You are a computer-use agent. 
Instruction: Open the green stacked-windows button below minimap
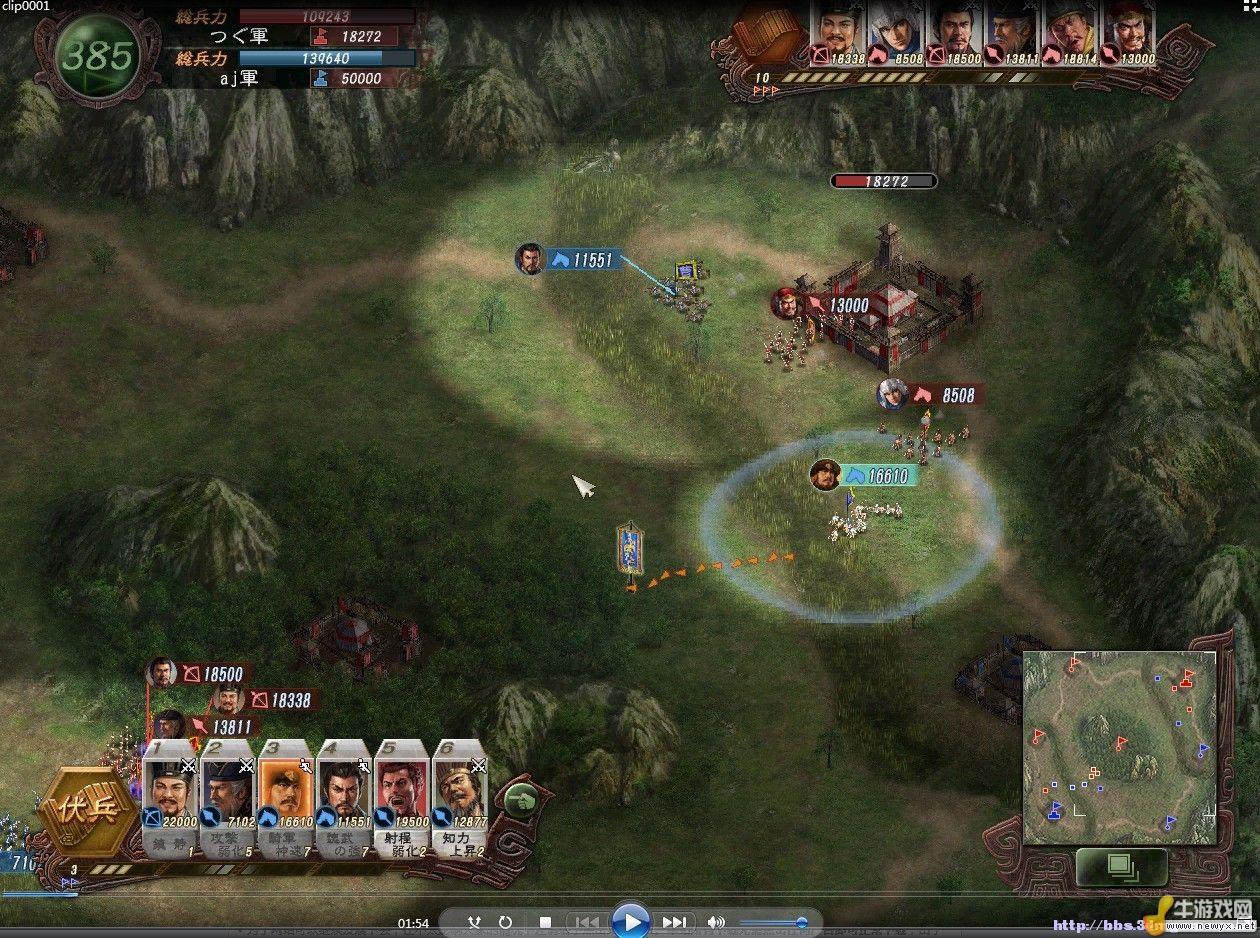(1120, 865)
